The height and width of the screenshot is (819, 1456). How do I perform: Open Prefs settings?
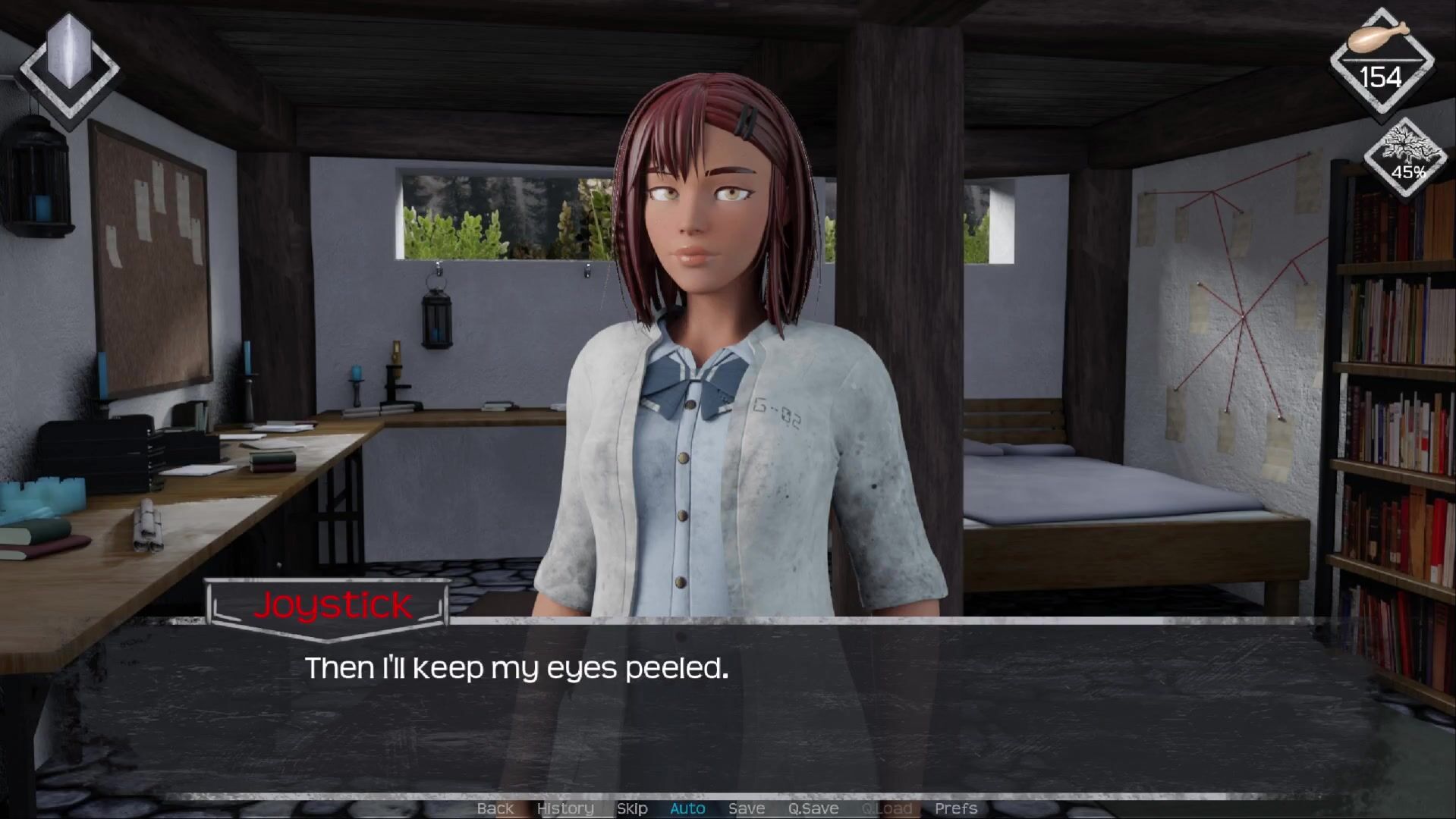tap(956, 808)
